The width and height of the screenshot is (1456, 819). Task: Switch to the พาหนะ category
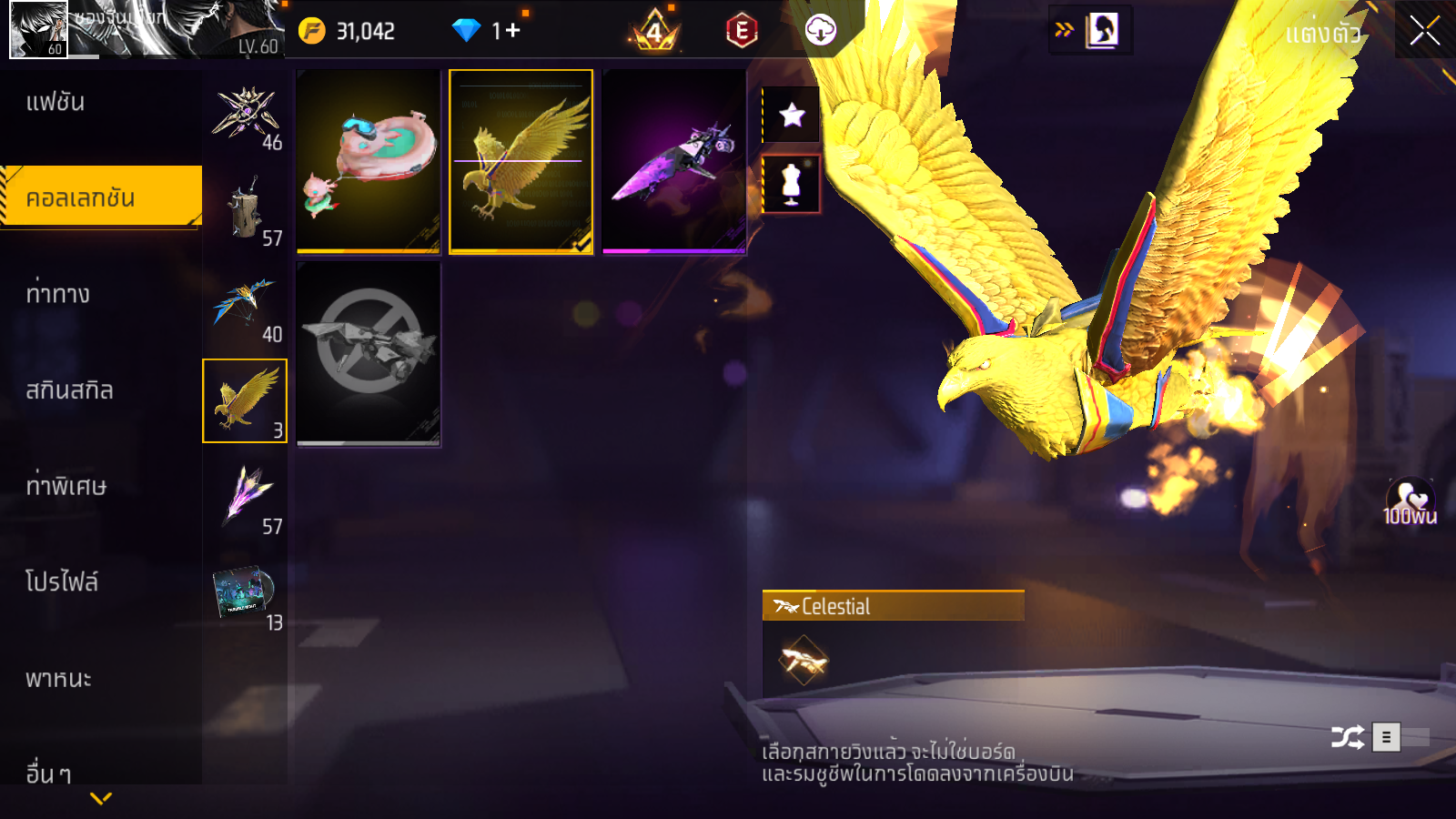click(58, 679)
